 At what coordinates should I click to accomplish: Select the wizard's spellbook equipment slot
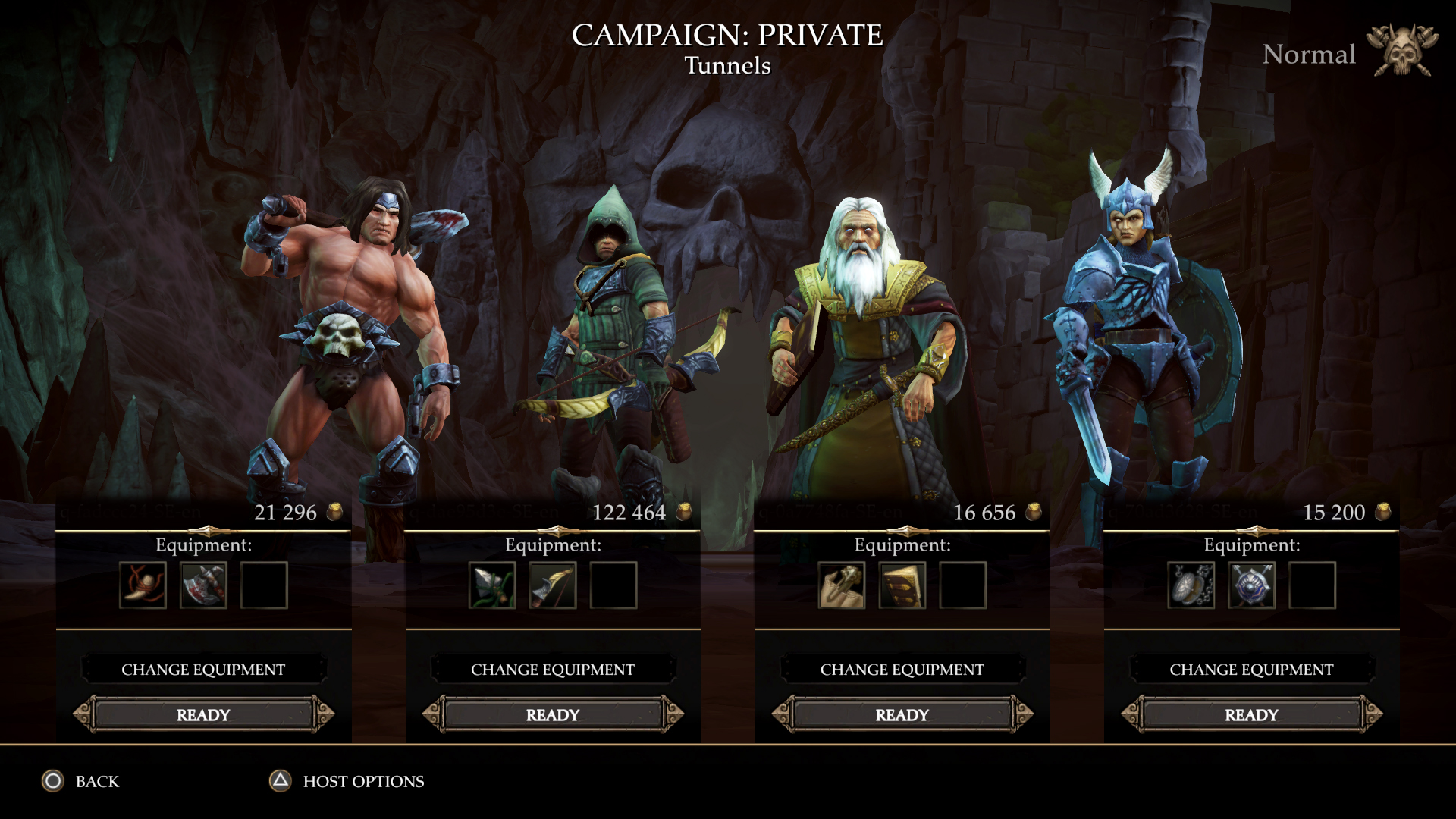pos(902,585)
